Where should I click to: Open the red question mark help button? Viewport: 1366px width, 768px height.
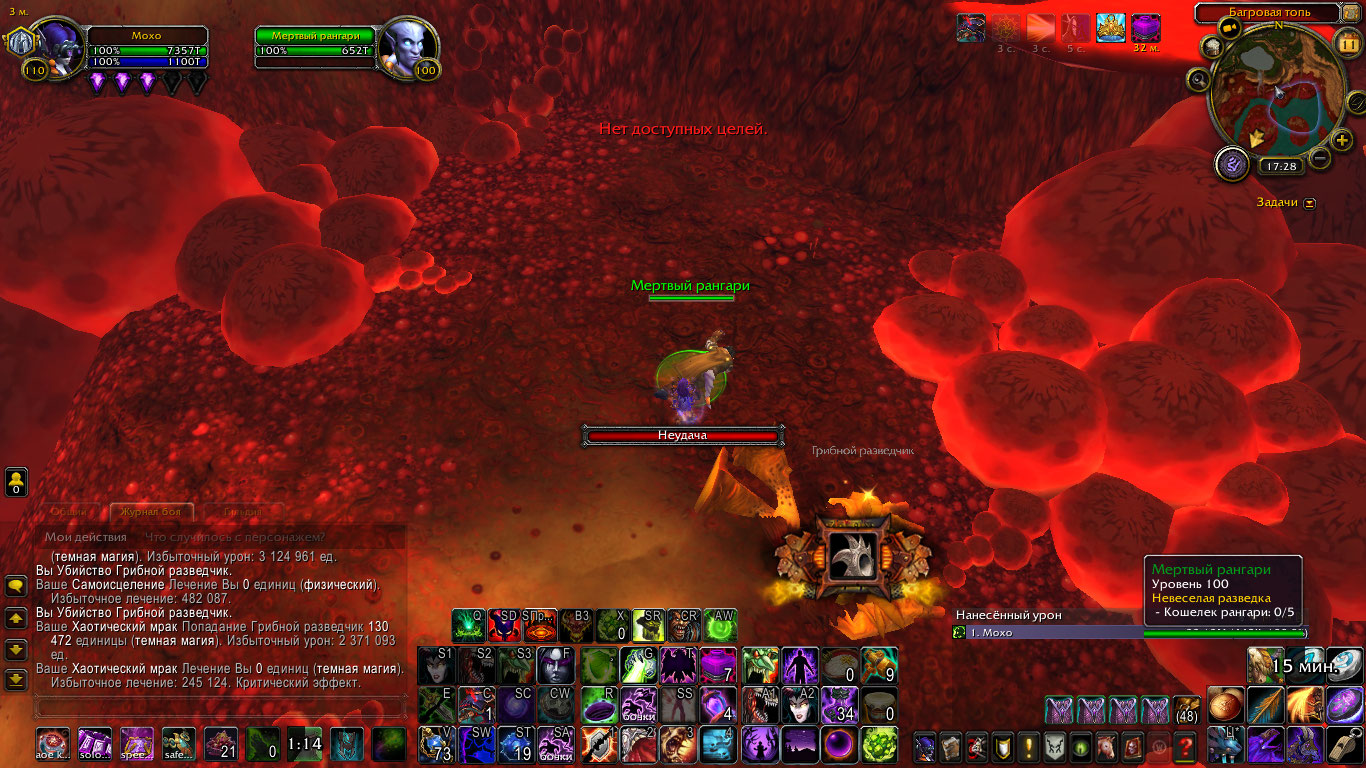pyautogui.click(x=1185, y=746)
